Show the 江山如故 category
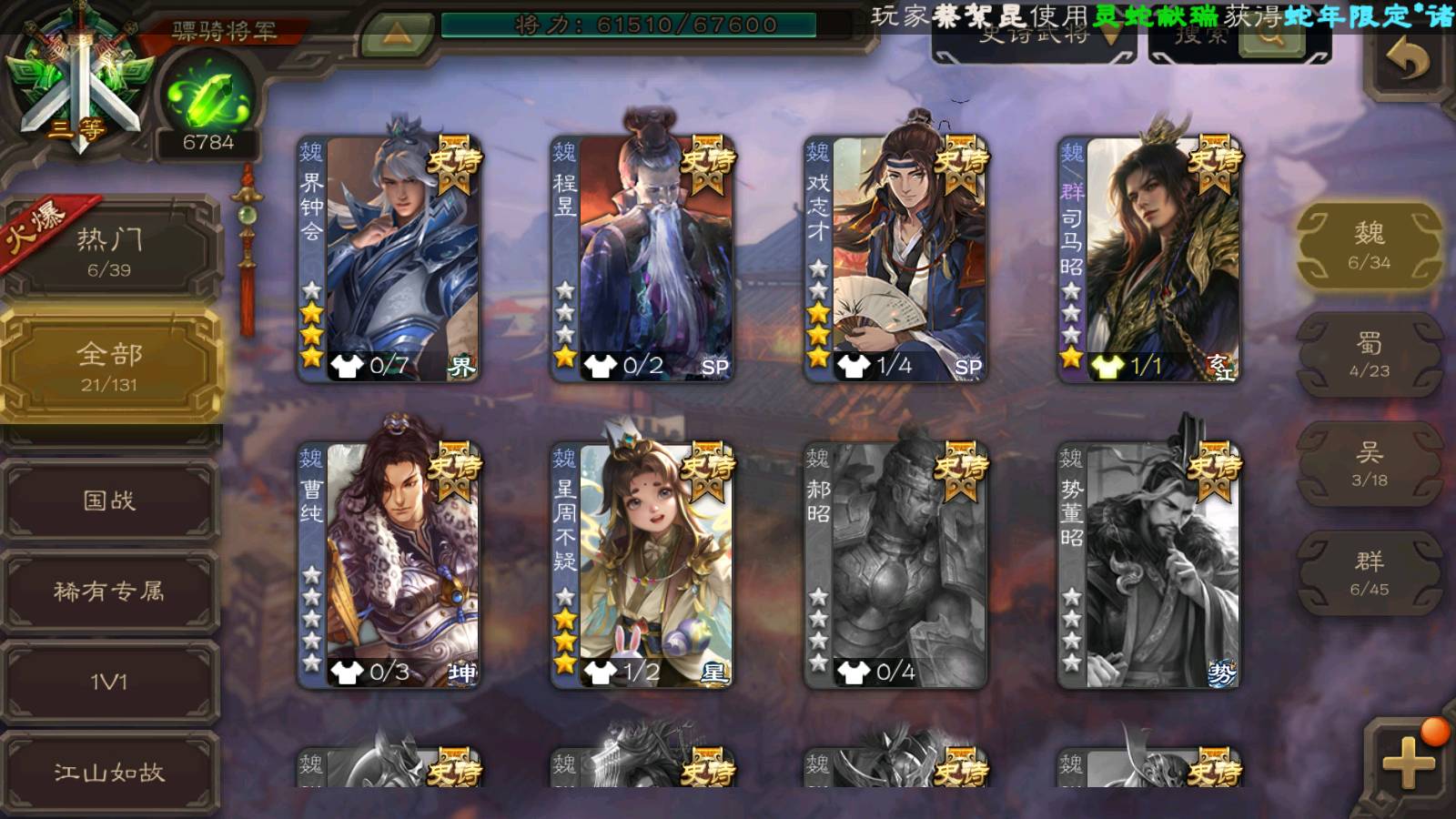Viewport: 1456px width, 819px height. (109, 773)
